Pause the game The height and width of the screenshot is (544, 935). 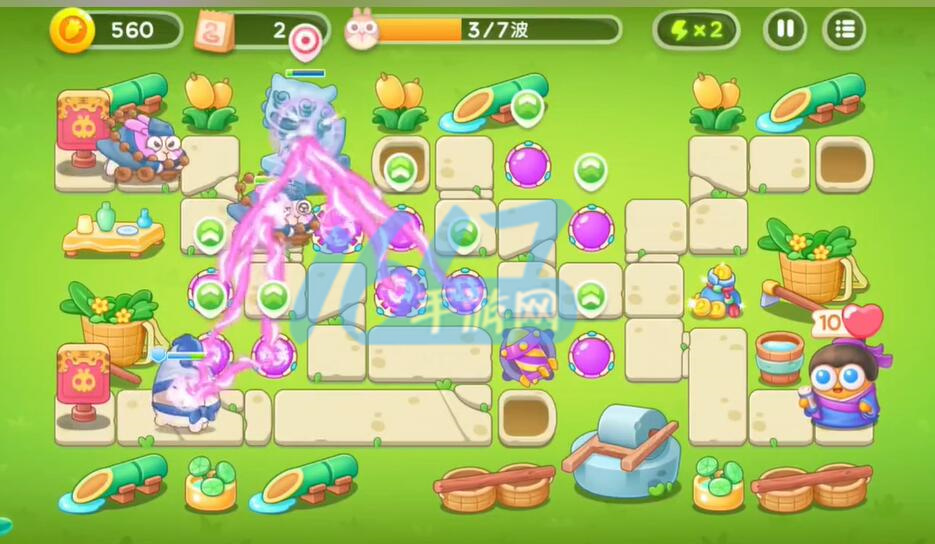pos(785,30)
